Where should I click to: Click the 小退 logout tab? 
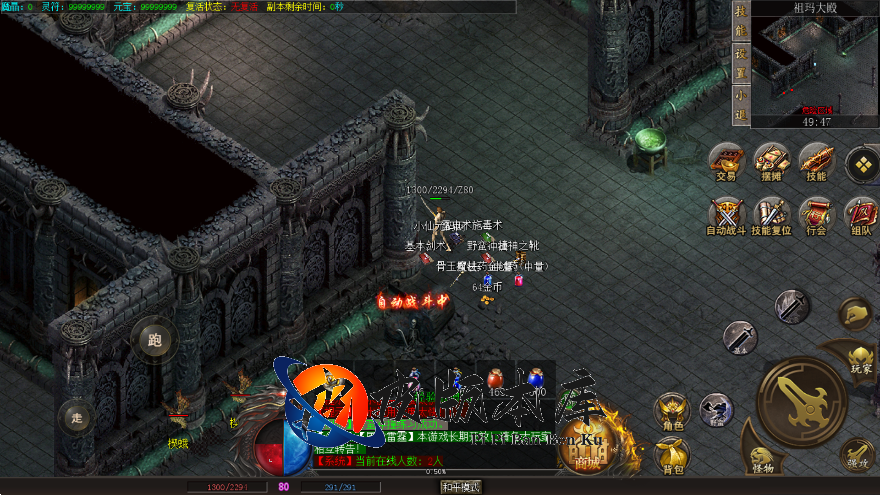coord(741,100)
